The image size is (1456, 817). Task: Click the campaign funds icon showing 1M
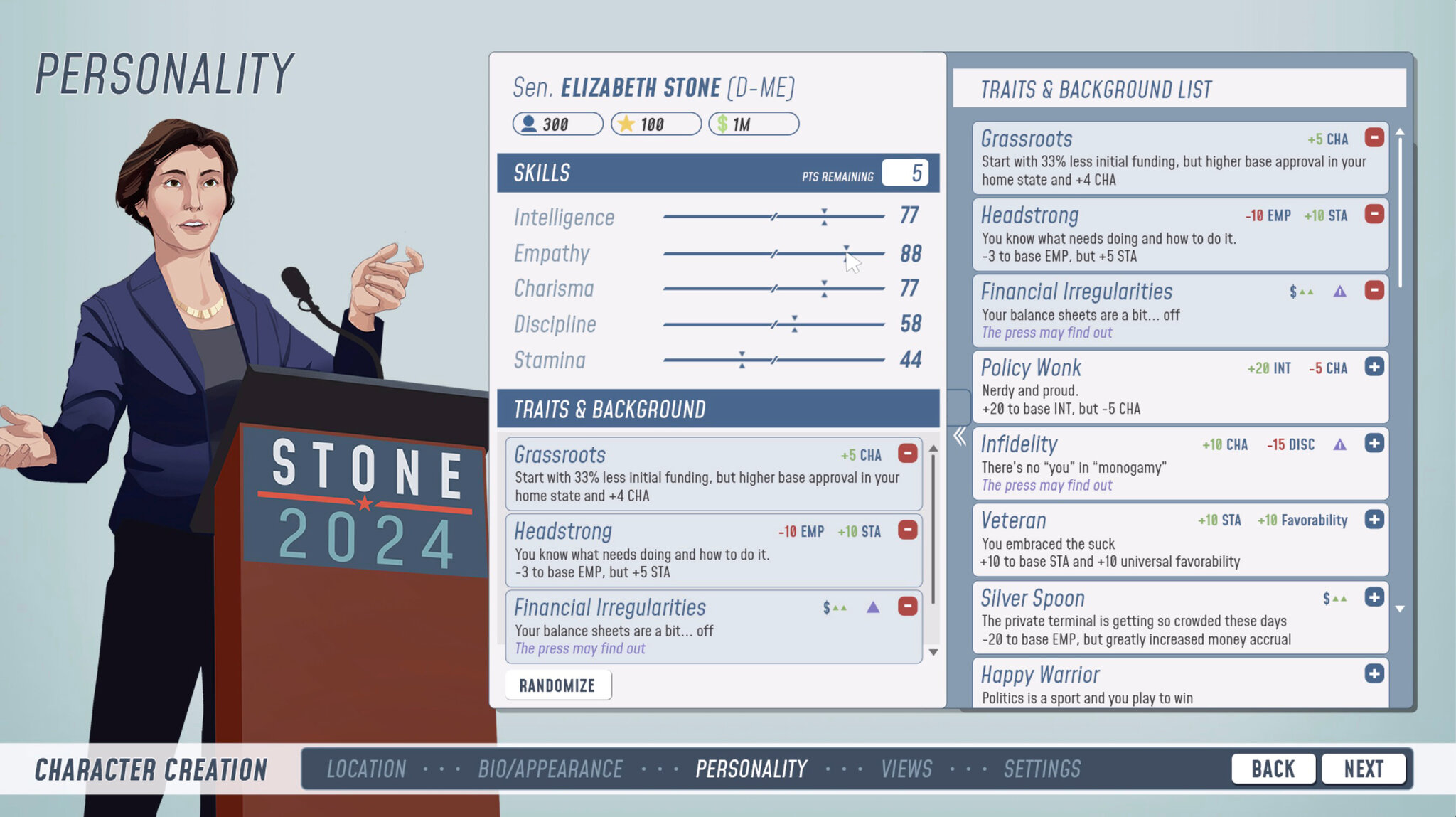click(x=722, y=124)
